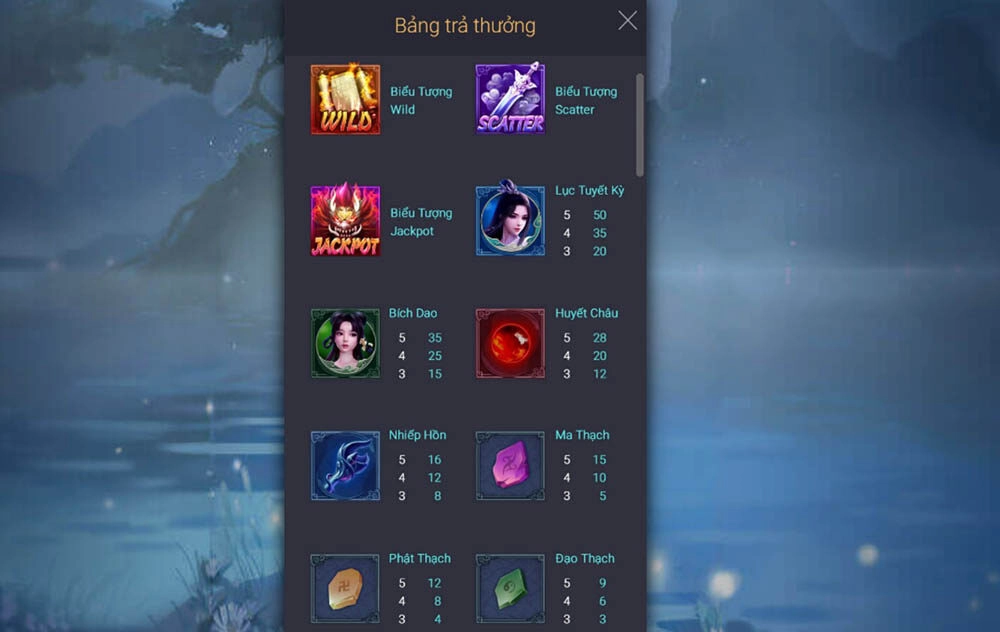Close the Bảng trả thưởng paytable

627,21
